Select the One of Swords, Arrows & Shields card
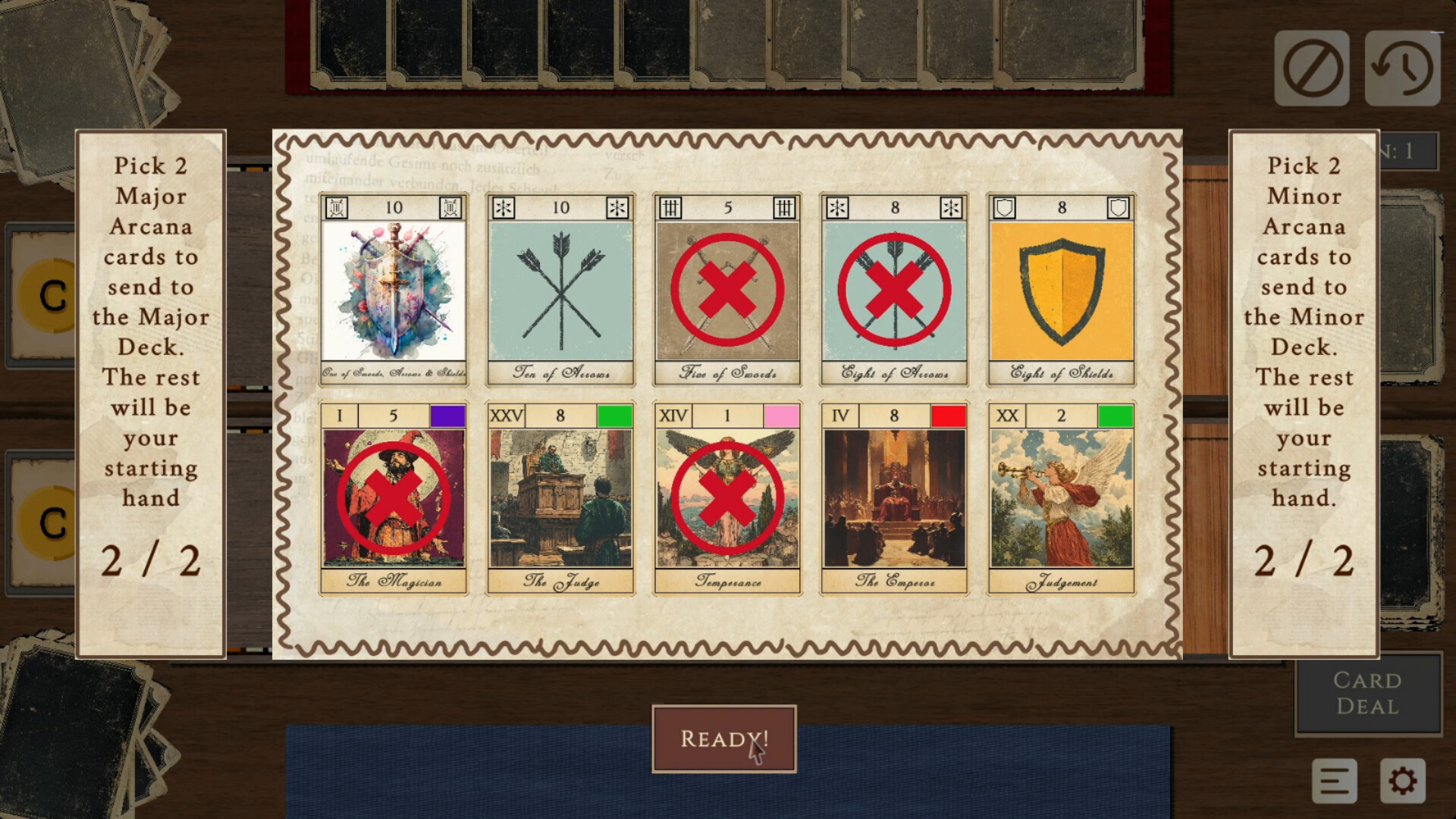 point(393,290)
